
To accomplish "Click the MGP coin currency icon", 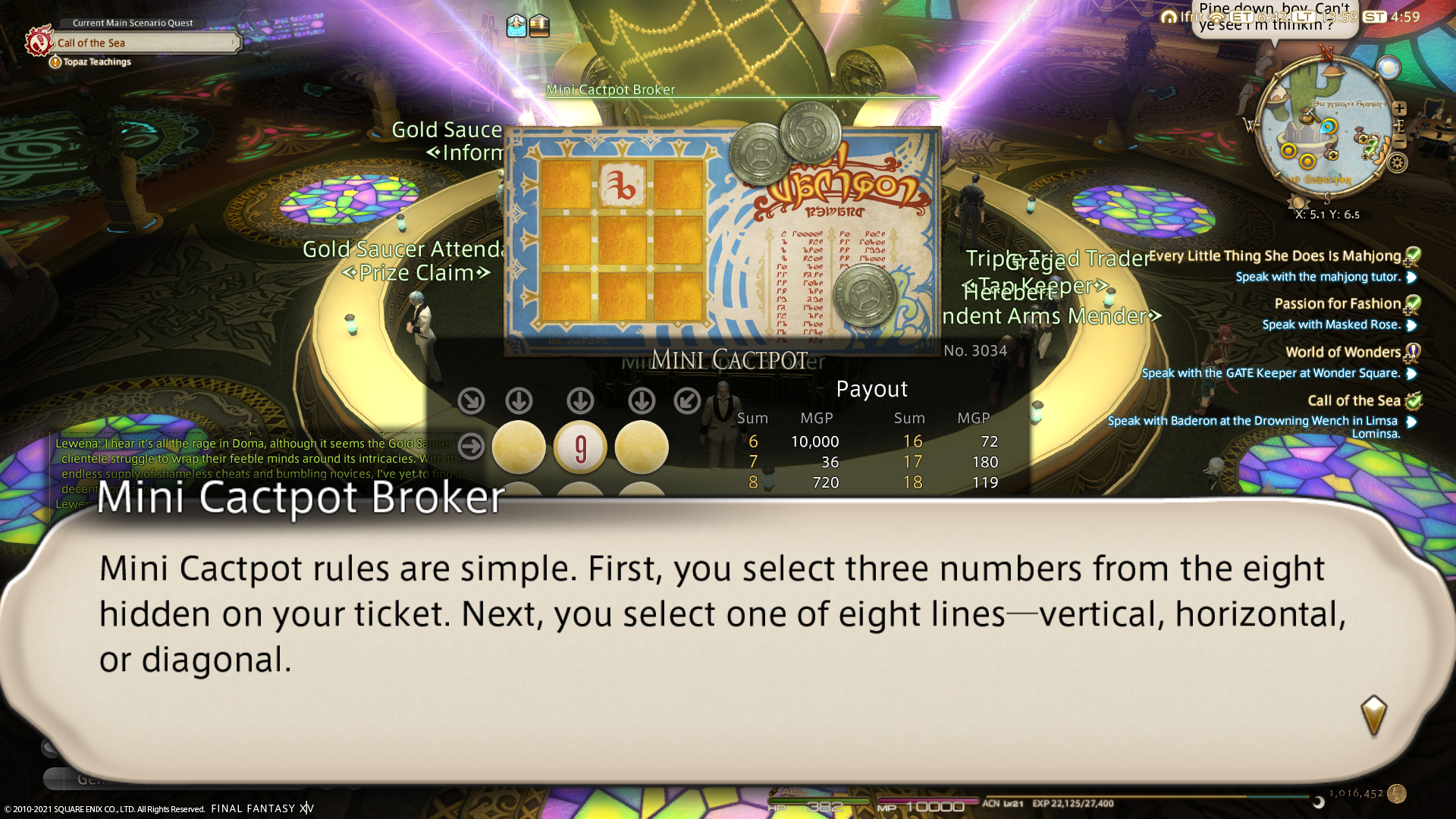I will [x=1397, y=793].
